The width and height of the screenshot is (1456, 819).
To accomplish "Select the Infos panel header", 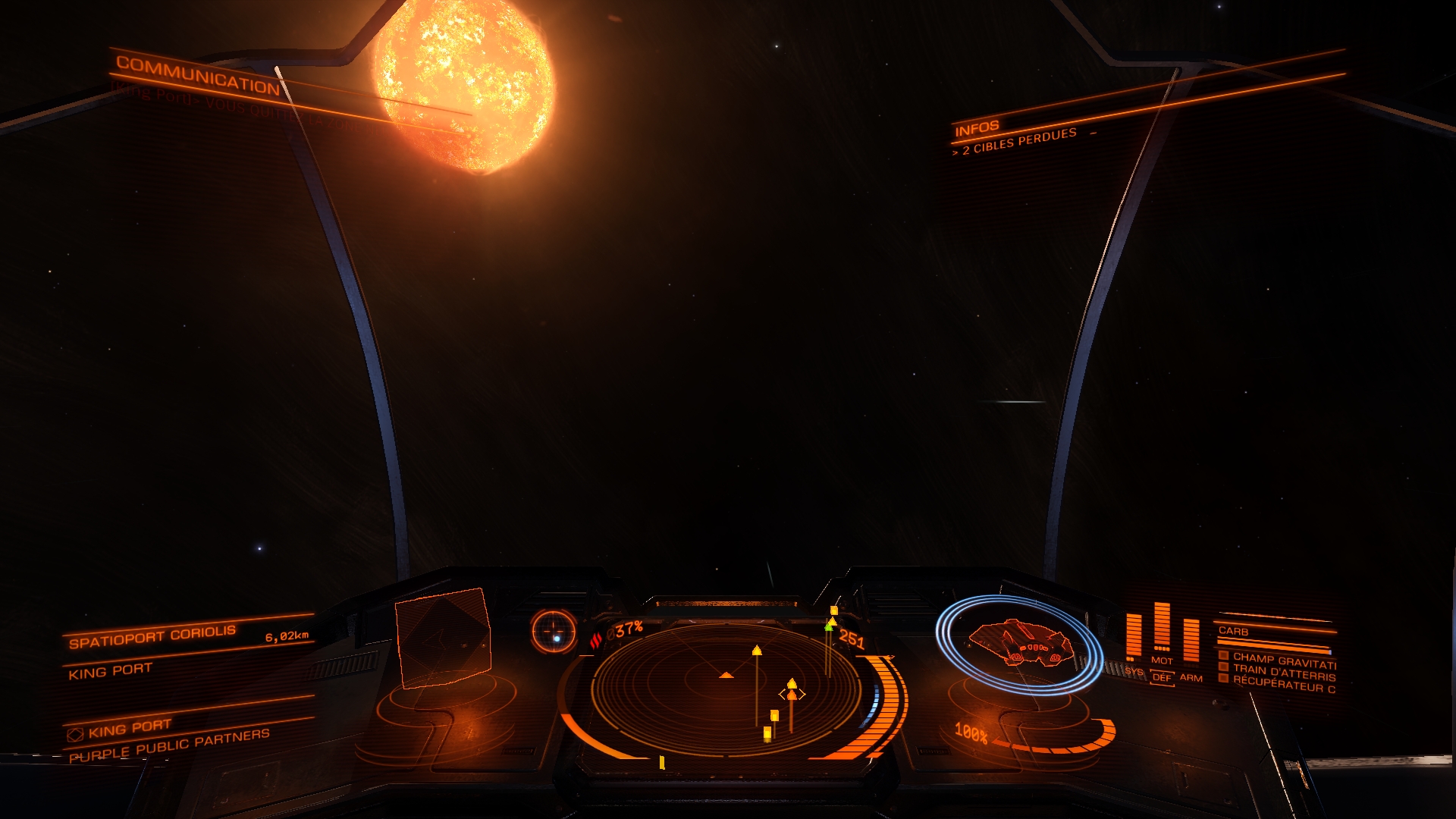I will 977,129.
